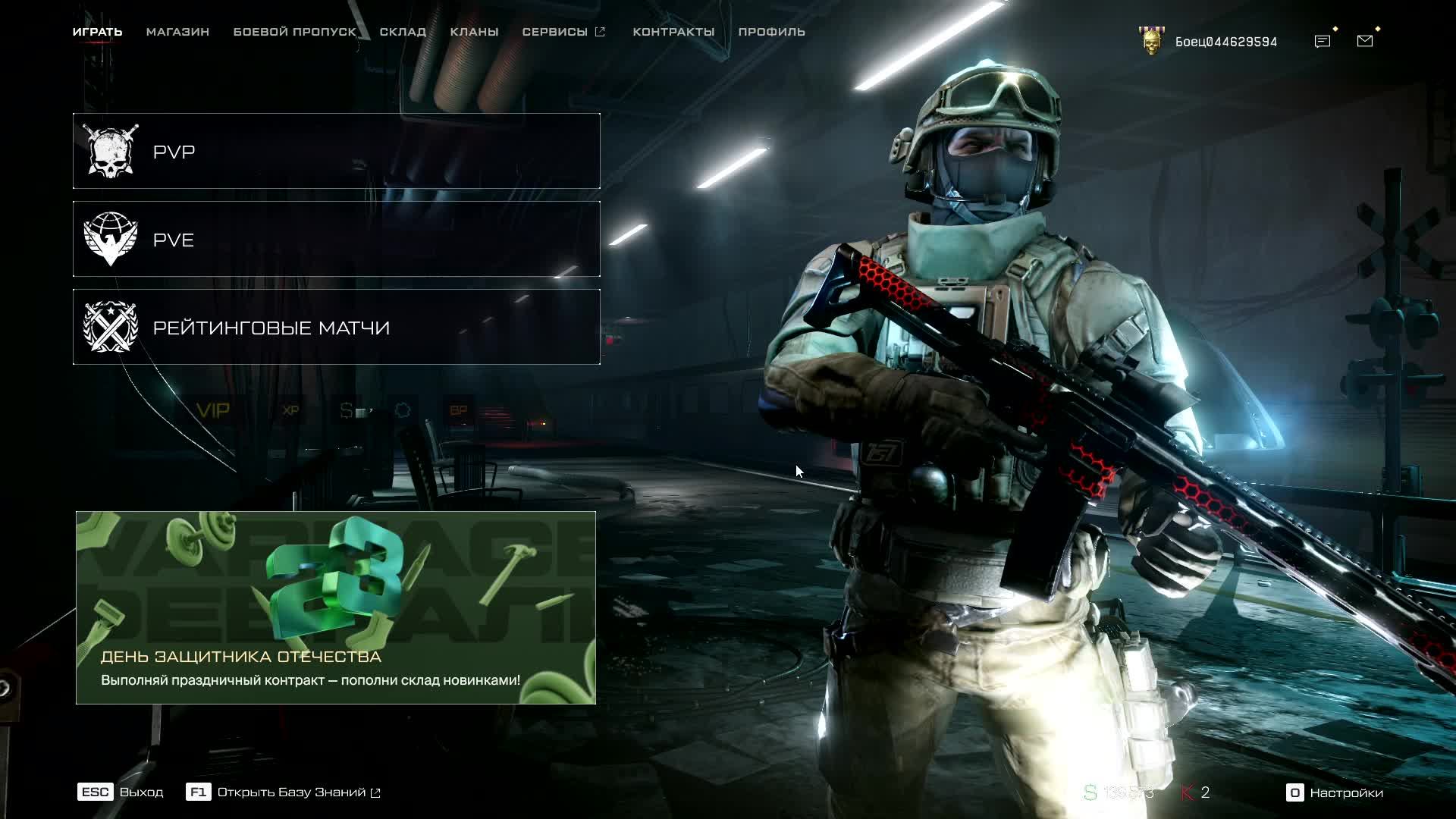Select the PVP game mode
Viewport: 1456px width, 819px height.
(x=336, y=152)
